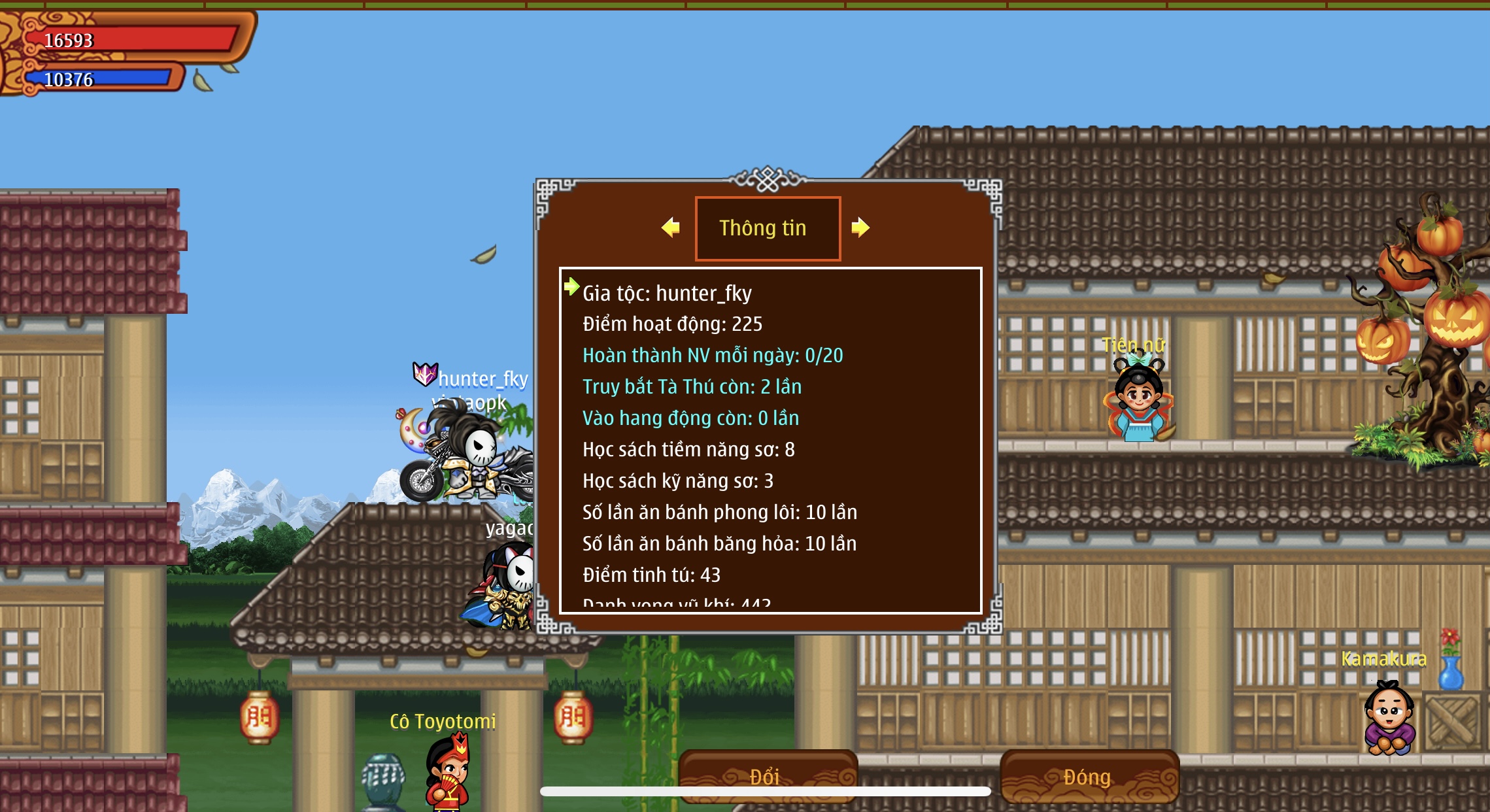This screenshot has width=1490, height=812.
Task: Choose the Điểm tinh tú: 43 row
Action: click(x=651, y=575)
